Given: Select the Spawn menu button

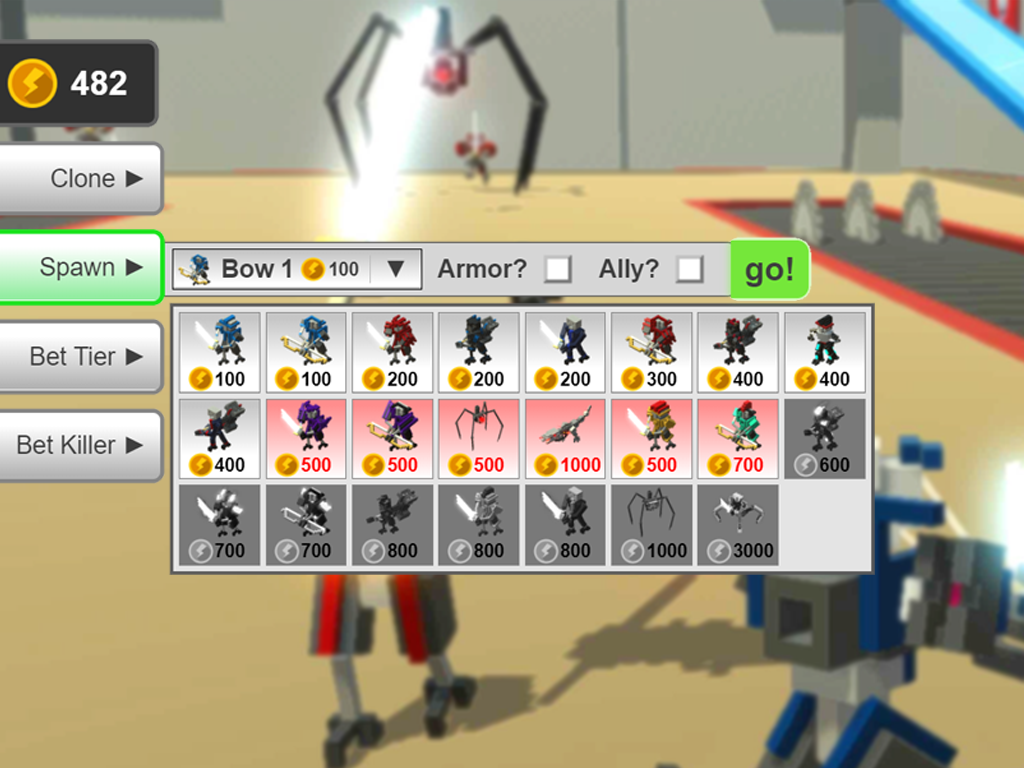Looking at the screenshot, I should click(80, 268).
